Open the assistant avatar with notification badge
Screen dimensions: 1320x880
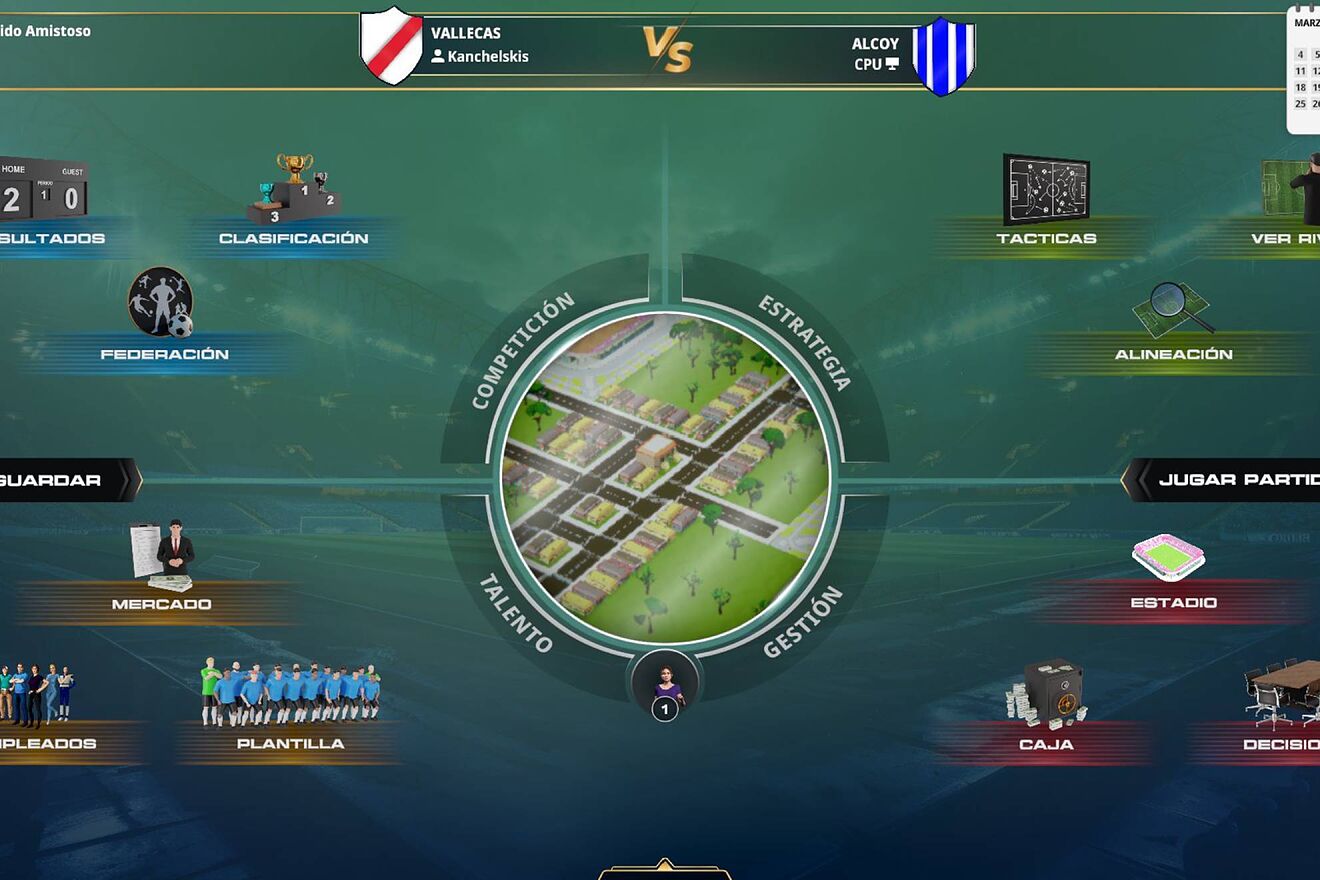pos(665,685)
